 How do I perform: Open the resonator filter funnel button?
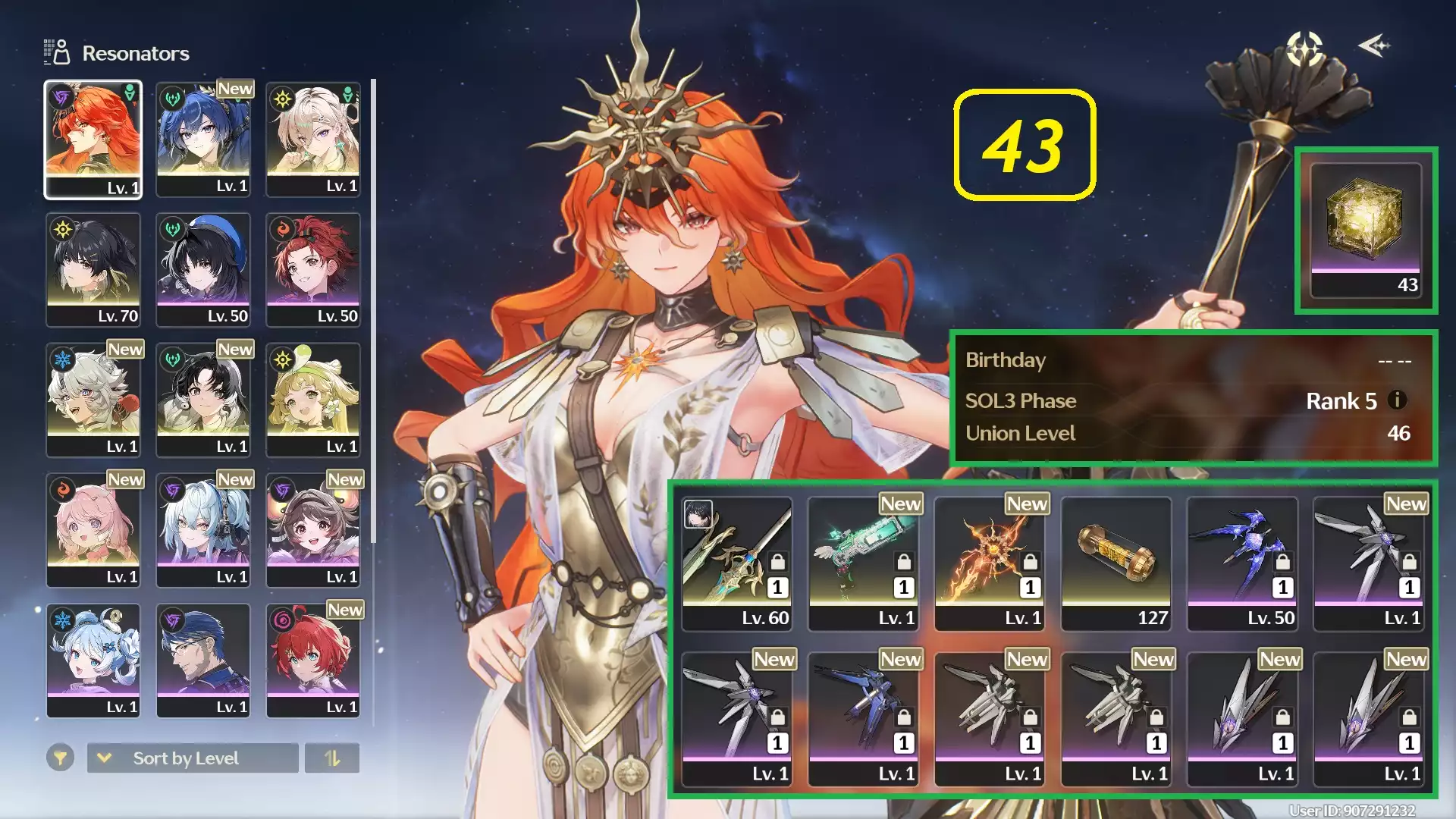tap(60, 758)
